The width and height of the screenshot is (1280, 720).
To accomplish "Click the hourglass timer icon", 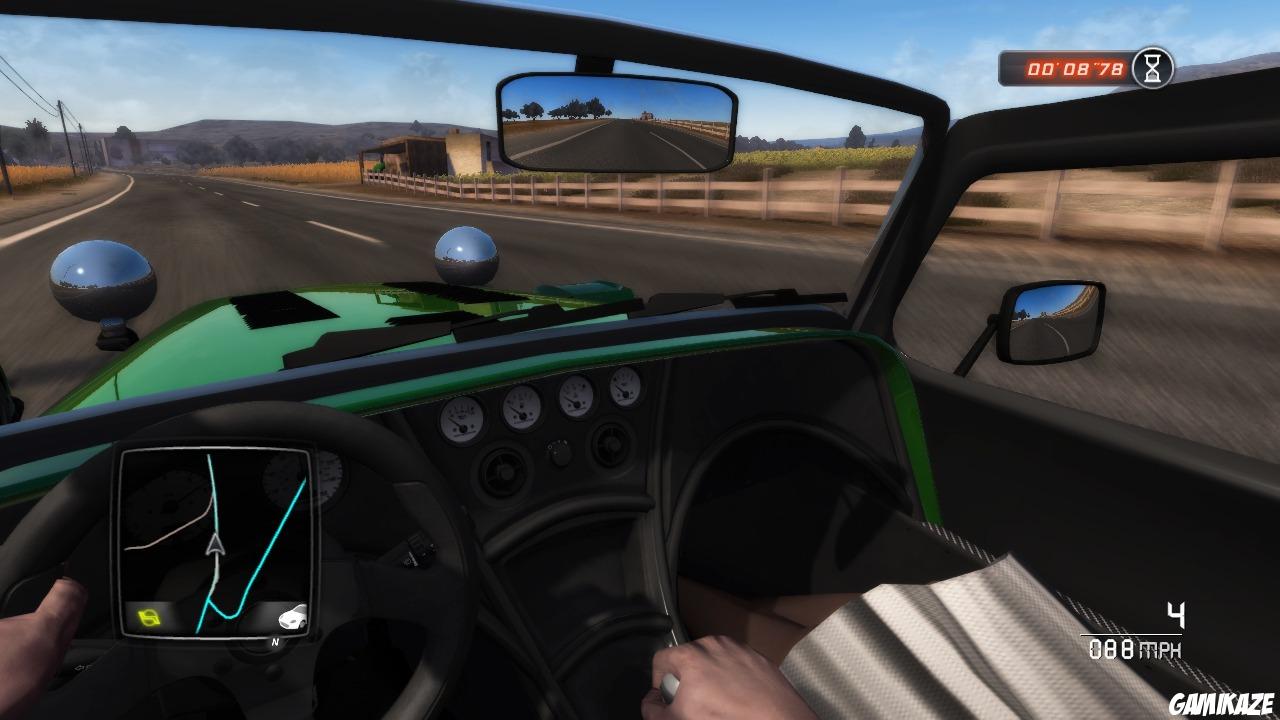I will pos(1154,67).
